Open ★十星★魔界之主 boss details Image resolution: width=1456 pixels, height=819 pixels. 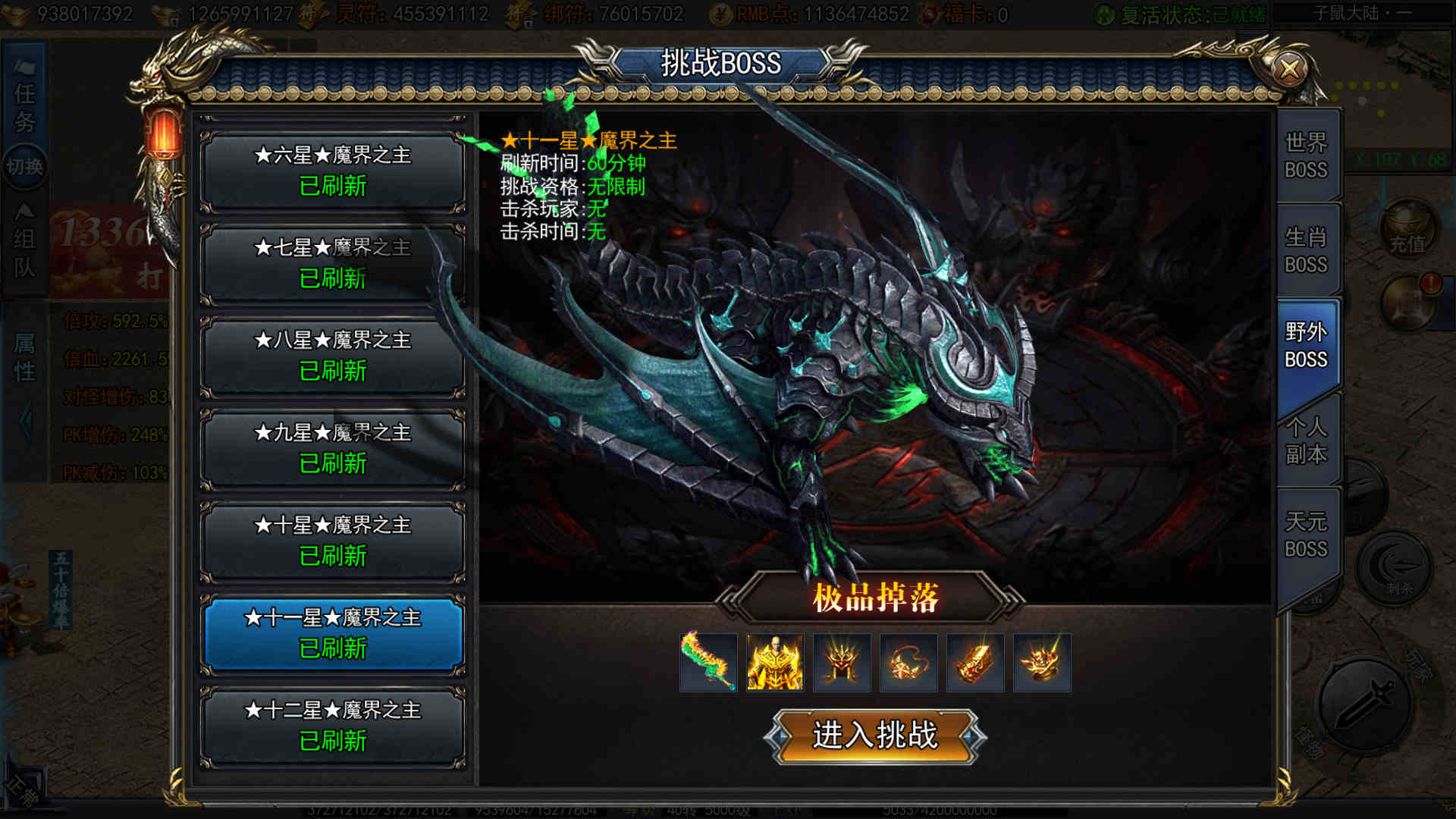pyautogui.click(x=332, y=541)
